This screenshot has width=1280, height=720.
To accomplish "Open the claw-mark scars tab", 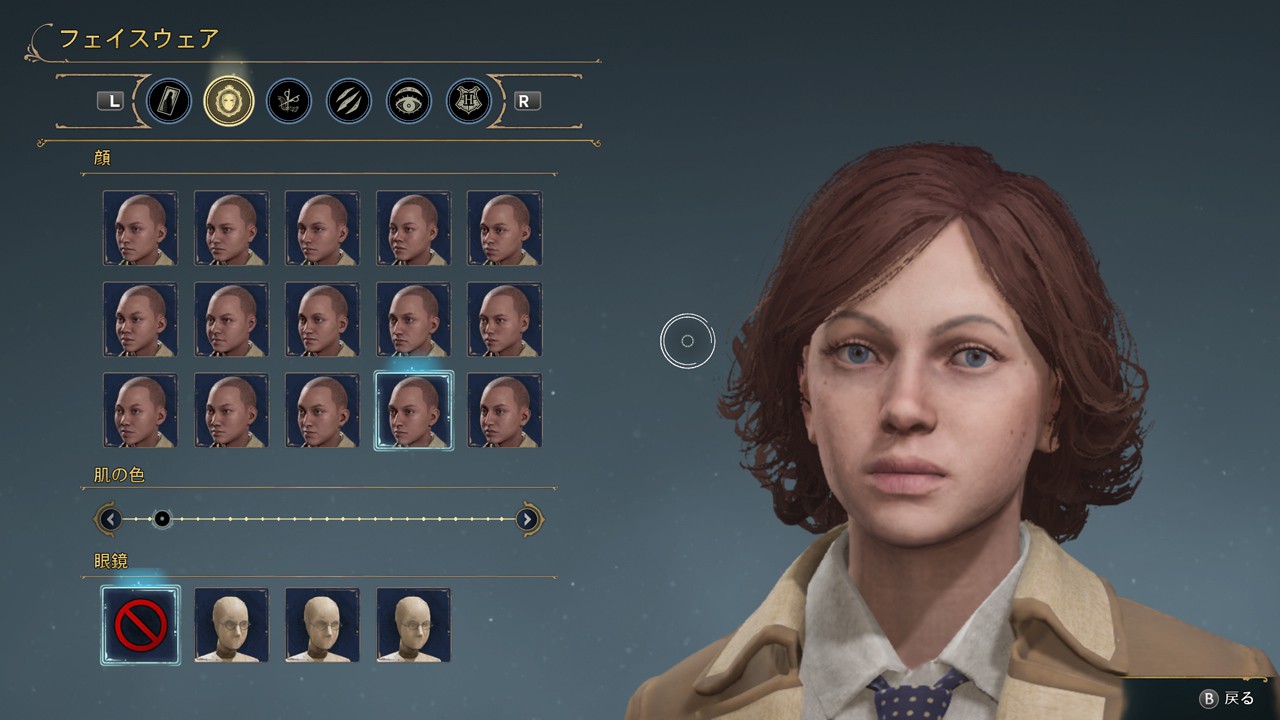I will [349, 101].
